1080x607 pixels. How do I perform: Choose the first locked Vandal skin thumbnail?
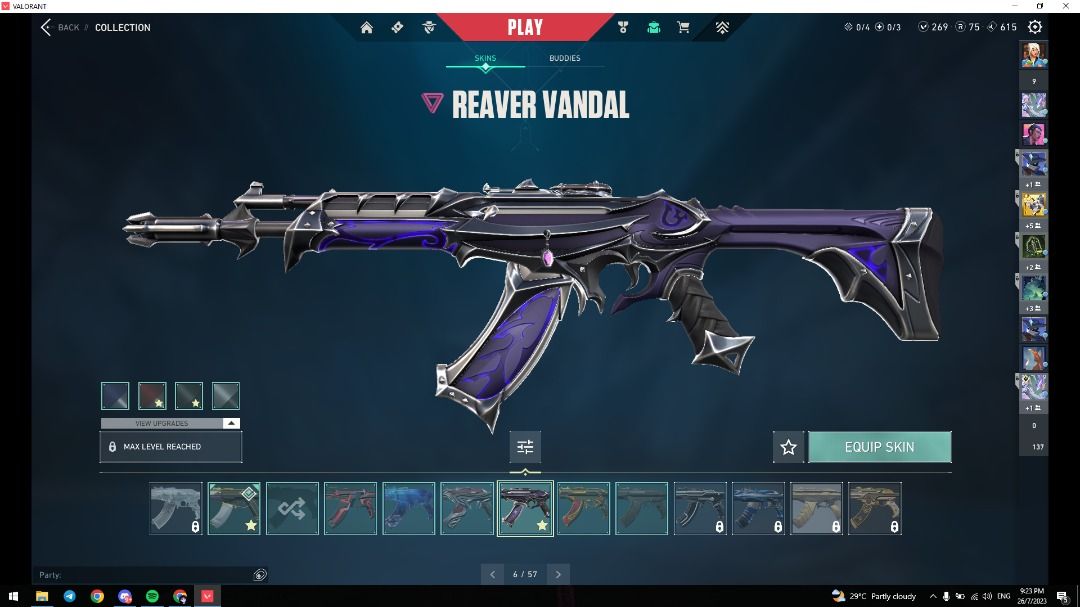point(175,508)
